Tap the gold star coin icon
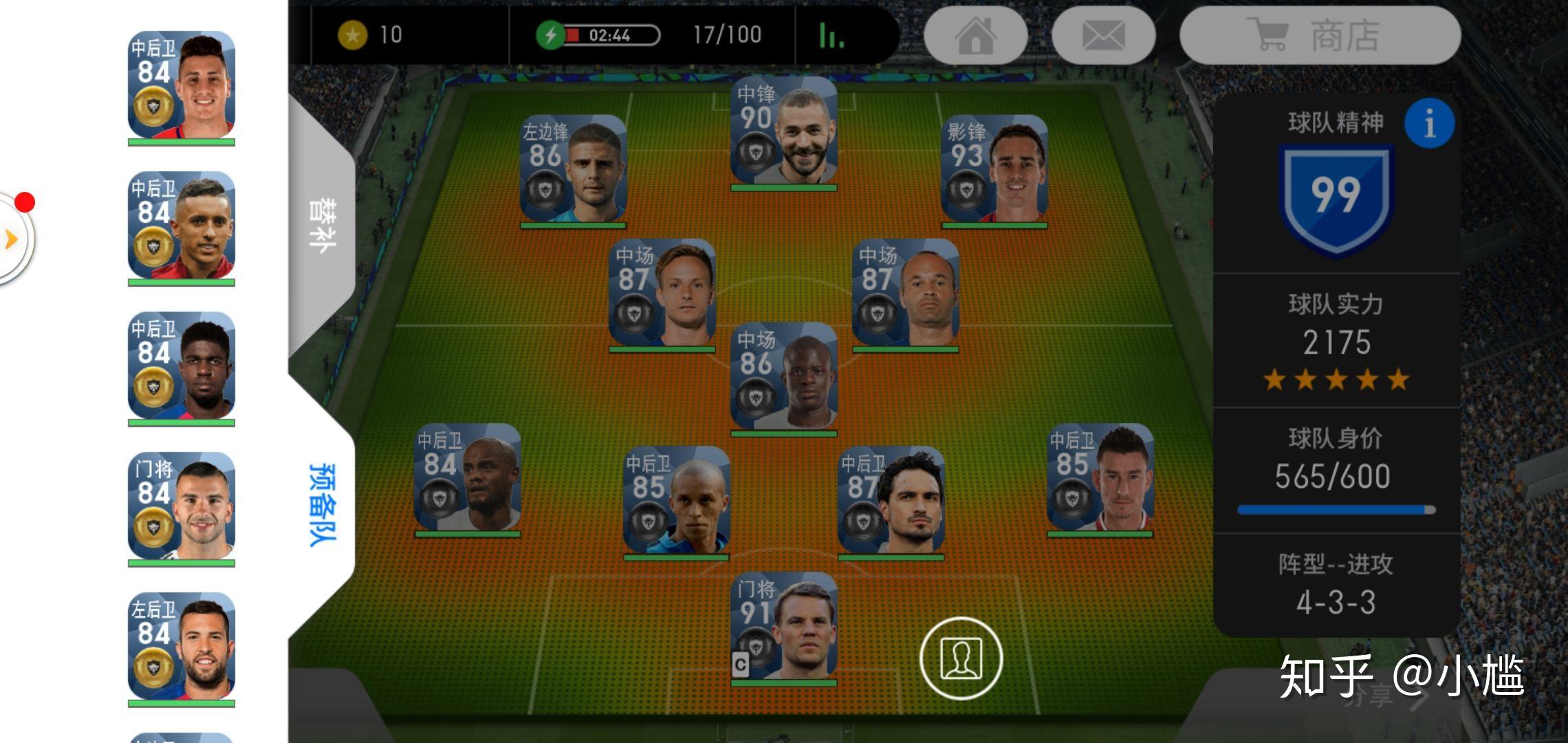The width and height of the screenshot is (1568, 743). [352, 35]
